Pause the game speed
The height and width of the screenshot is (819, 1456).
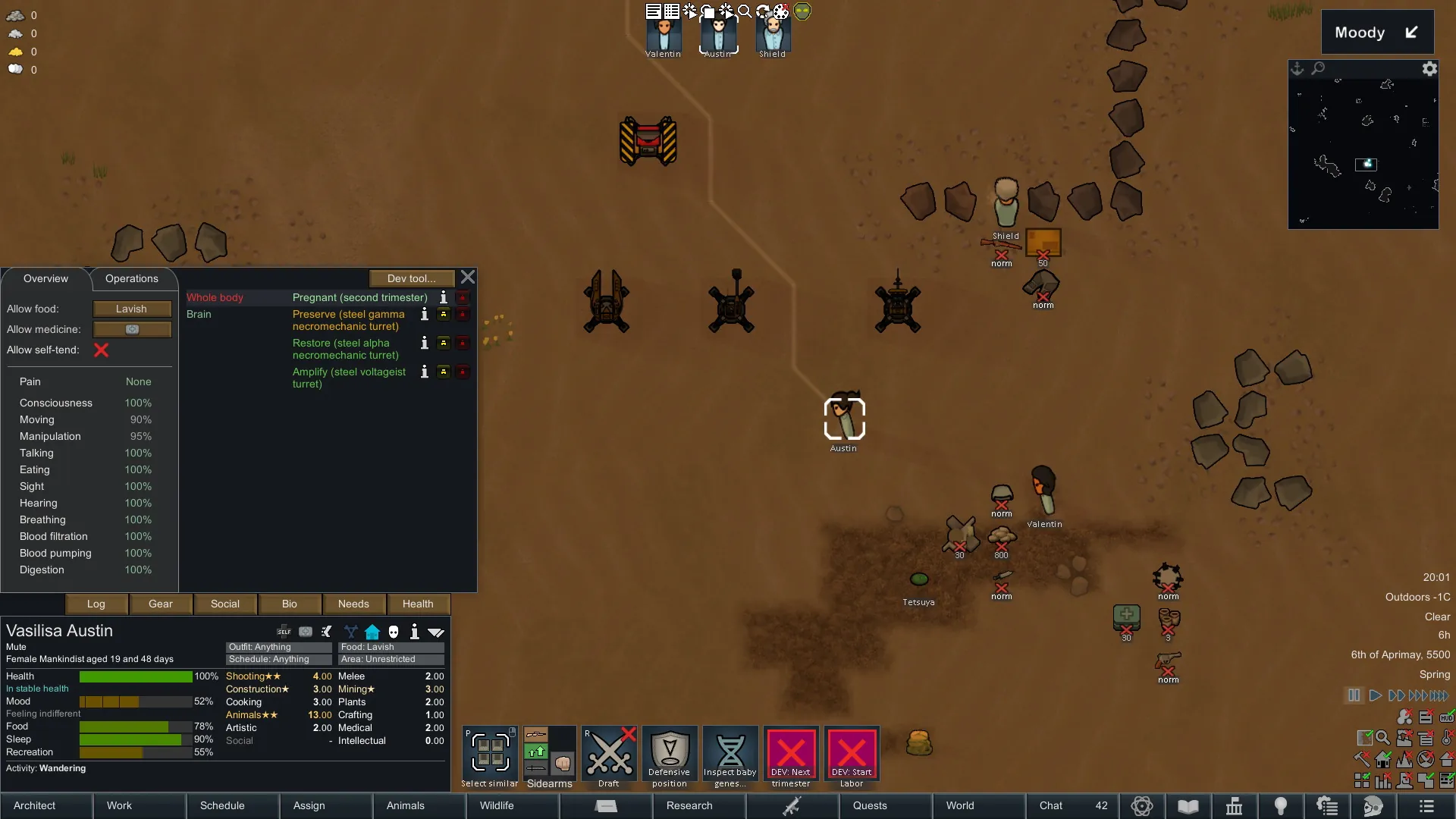tap(1354, 695)
